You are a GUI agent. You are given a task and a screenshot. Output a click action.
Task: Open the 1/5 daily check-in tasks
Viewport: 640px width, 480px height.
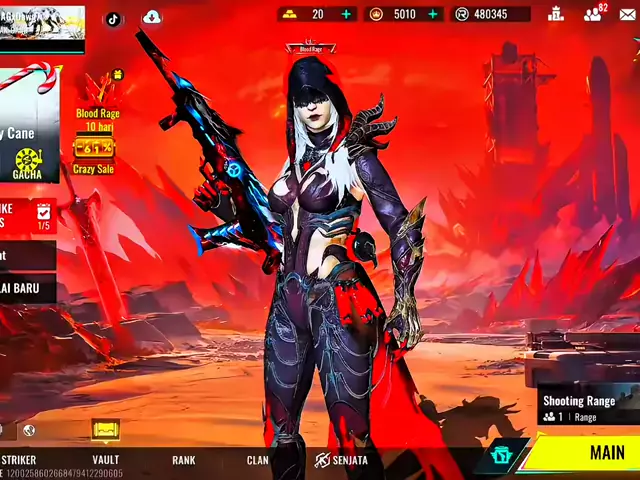click(x=43, y=216)
